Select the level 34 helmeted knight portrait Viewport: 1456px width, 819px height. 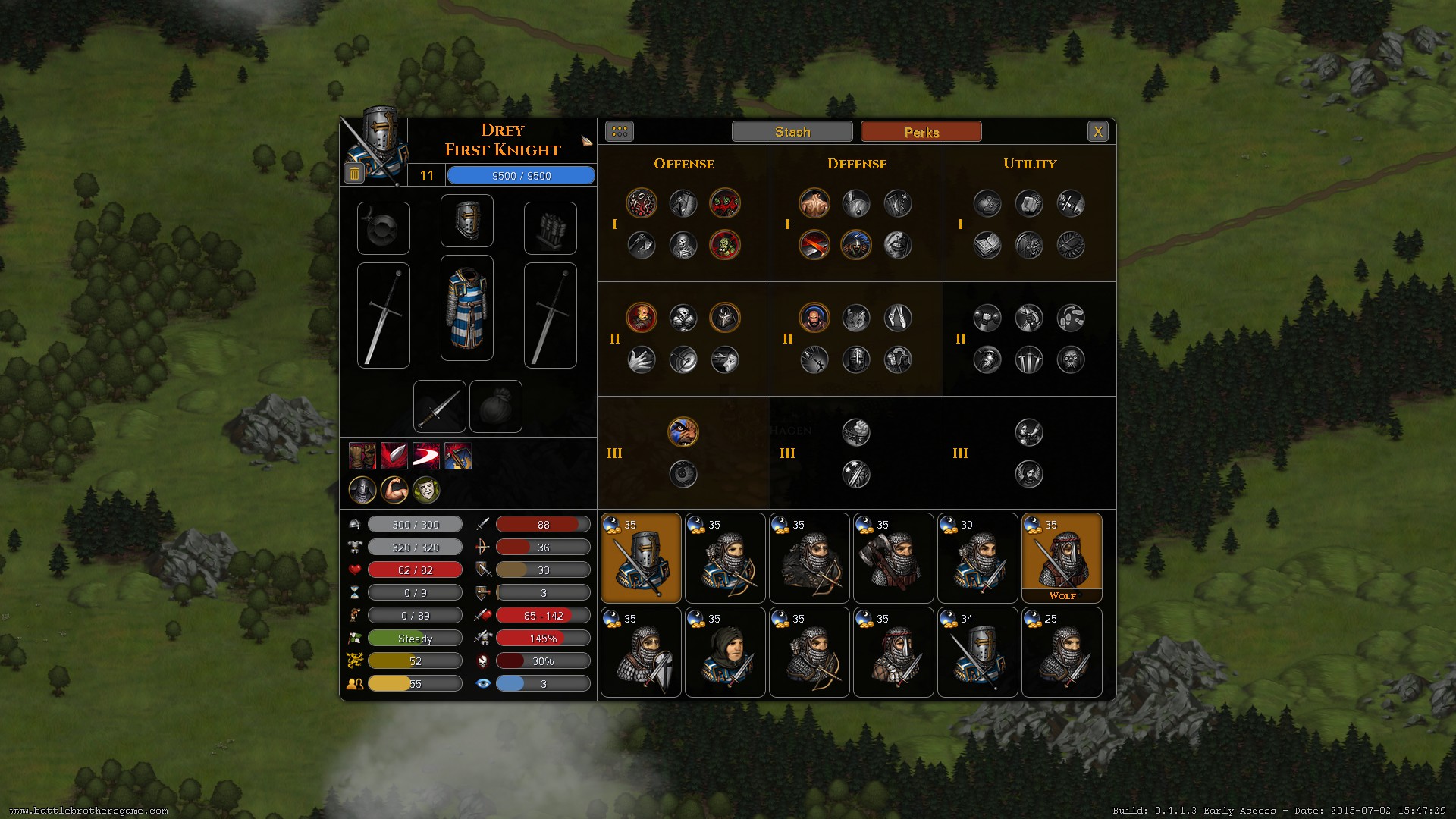click(977, 652)
